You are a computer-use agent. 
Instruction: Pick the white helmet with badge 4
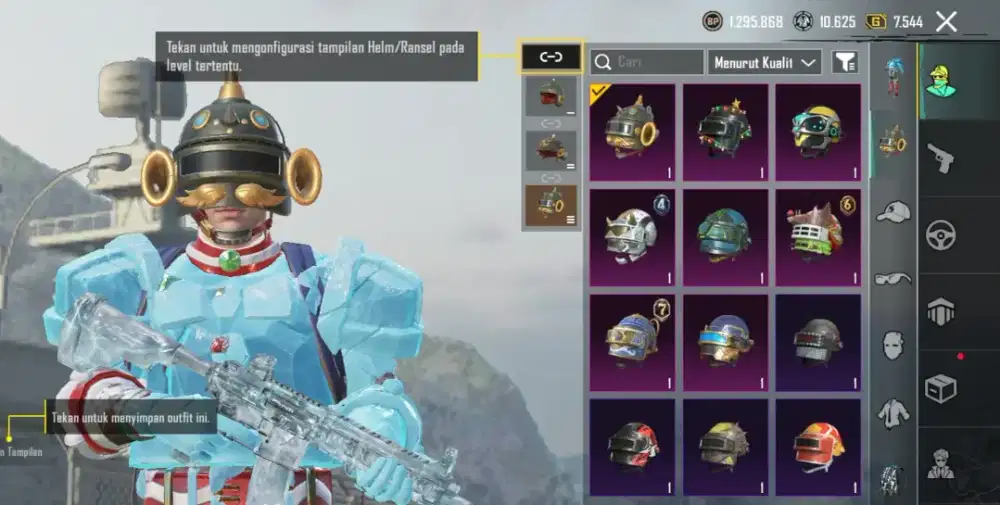[632, 237]
